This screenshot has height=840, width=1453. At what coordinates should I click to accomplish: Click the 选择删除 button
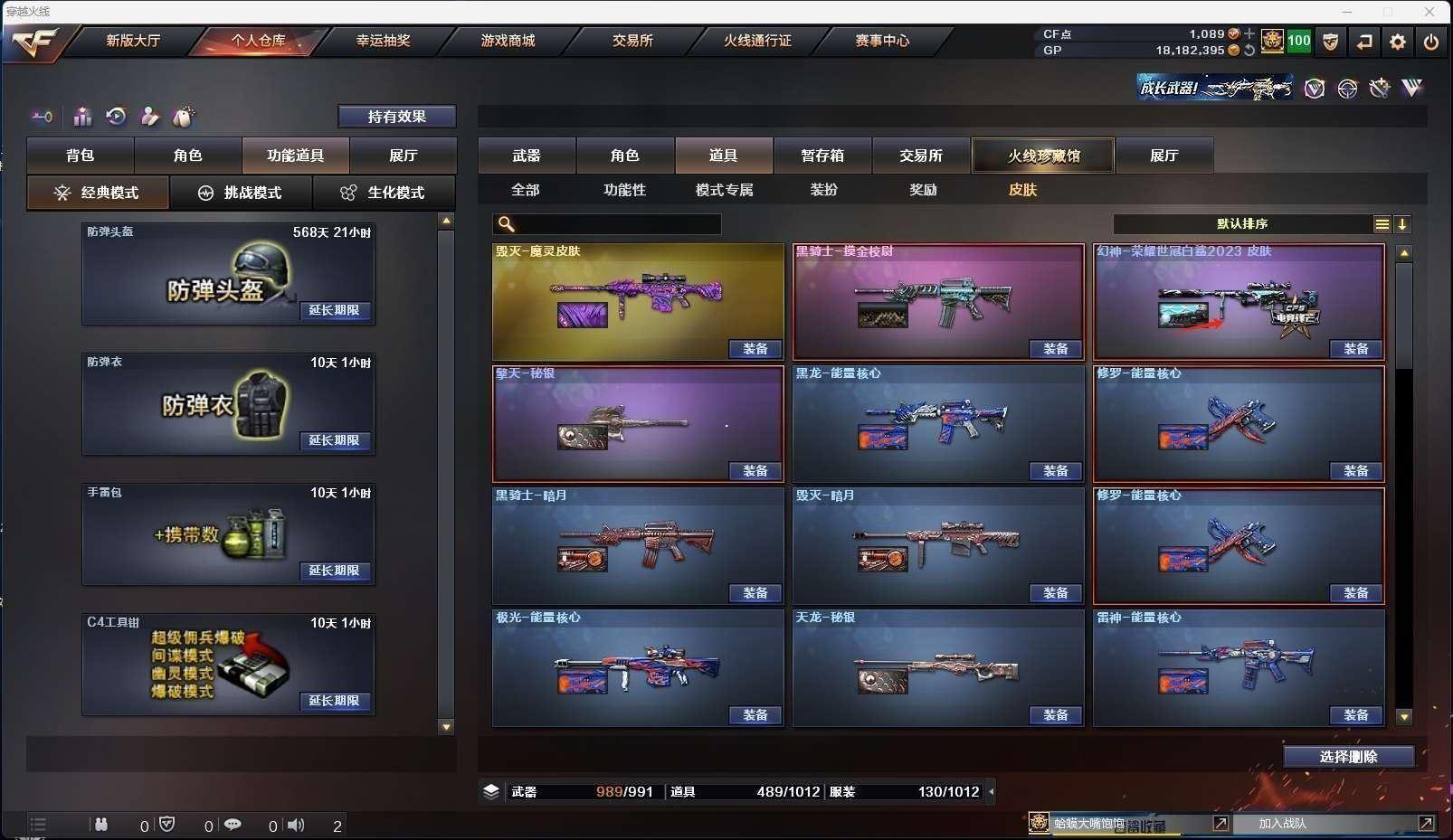[1348, 757]
